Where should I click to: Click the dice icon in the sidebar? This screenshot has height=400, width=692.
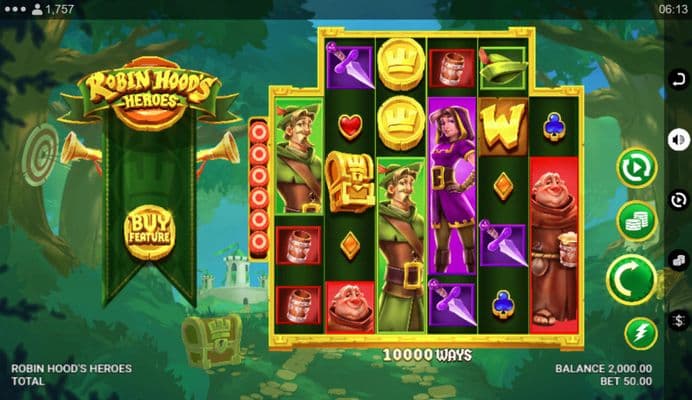point(680,260)
